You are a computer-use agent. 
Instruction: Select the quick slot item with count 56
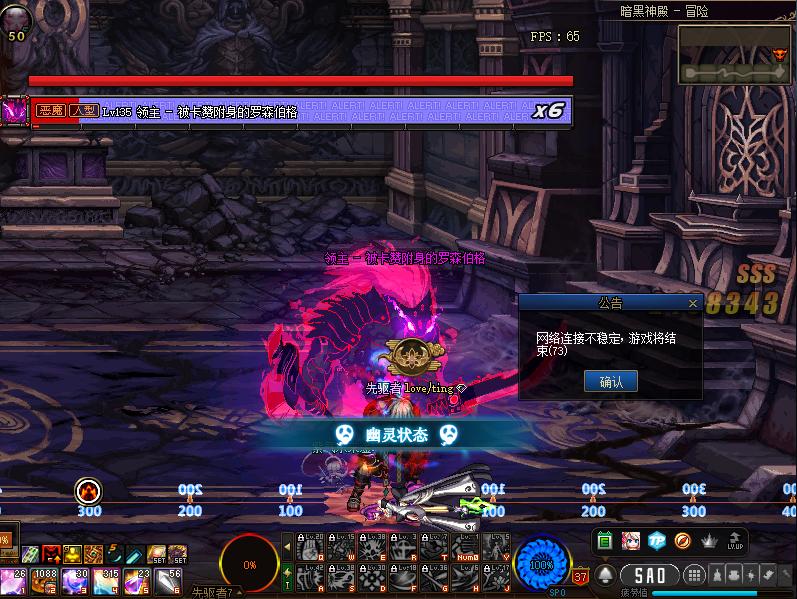(166, 580)
